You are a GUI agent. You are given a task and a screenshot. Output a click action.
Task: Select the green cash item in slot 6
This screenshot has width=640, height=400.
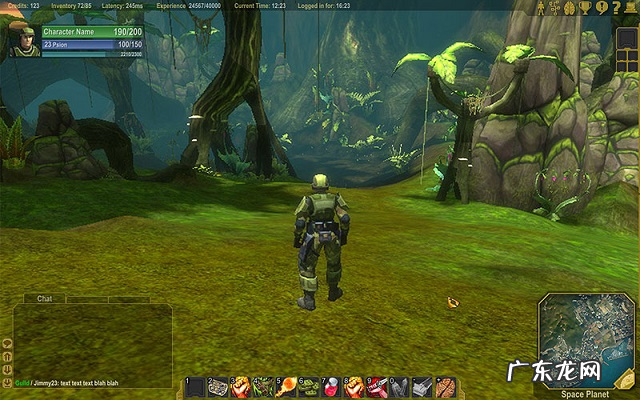(308, 386)
